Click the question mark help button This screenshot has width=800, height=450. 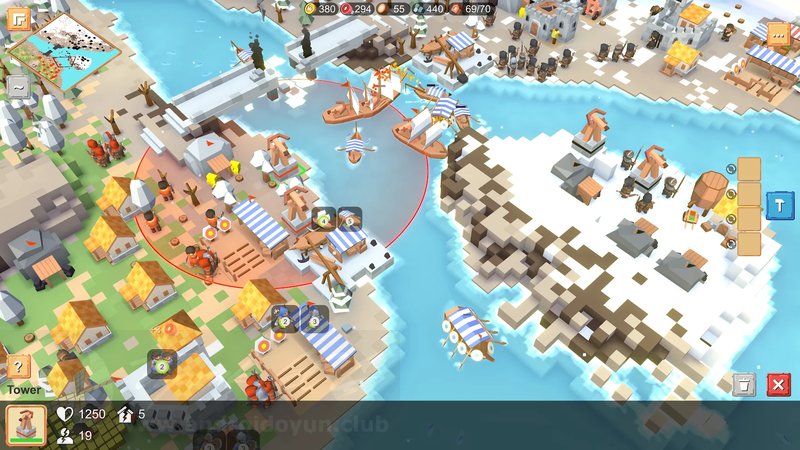tap(18, 366)
